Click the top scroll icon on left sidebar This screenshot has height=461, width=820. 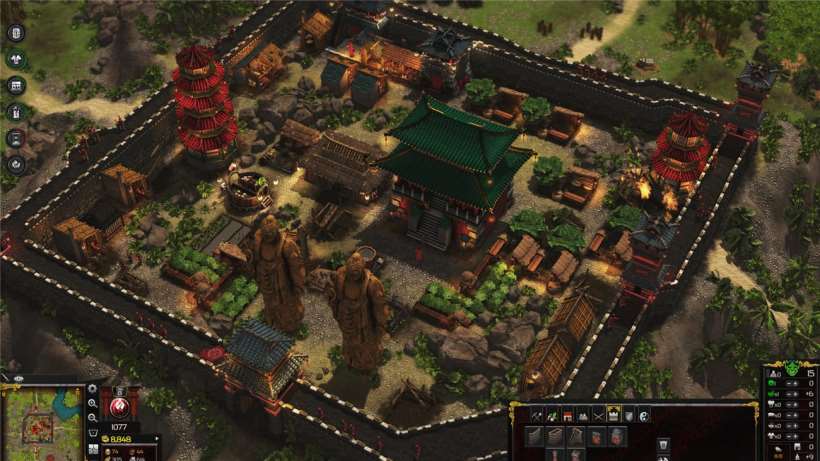coord(16,33)
